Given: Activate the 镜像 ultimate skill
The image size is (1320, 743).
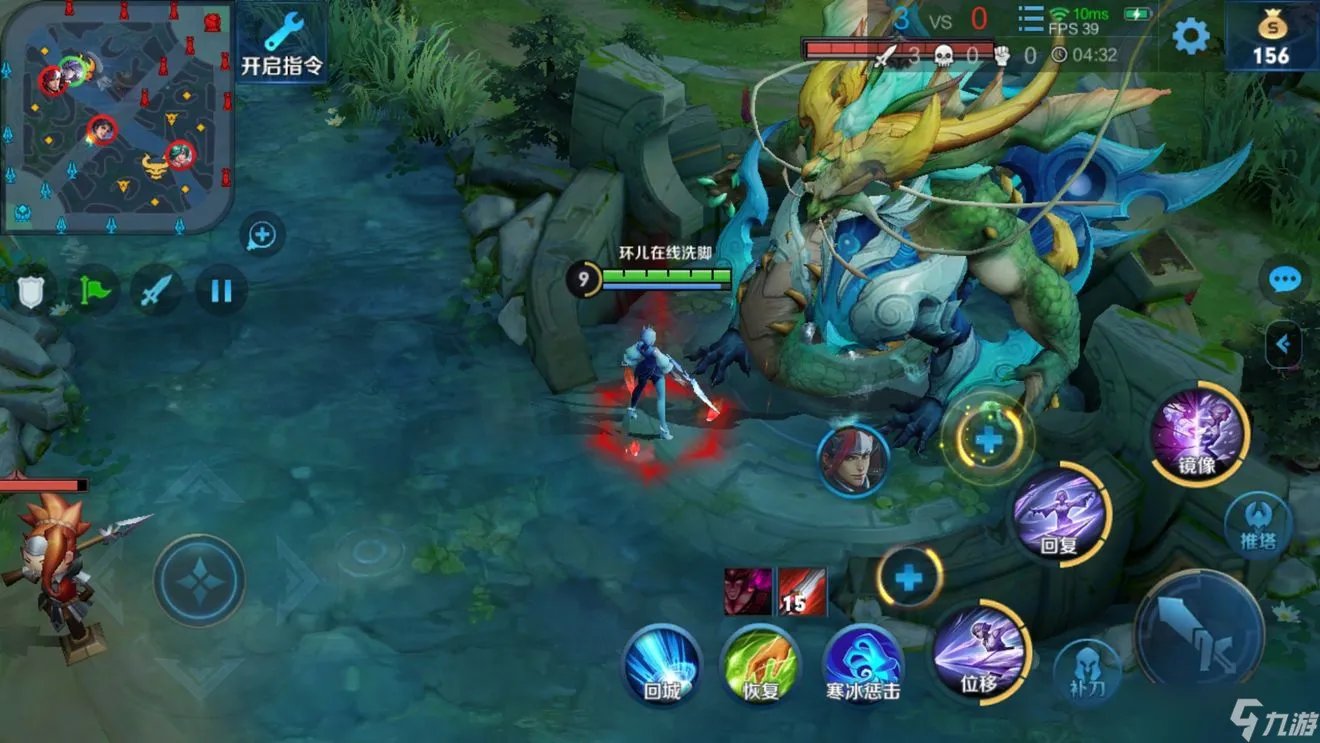Looking at the screenshot, I should pos(1198,433).
